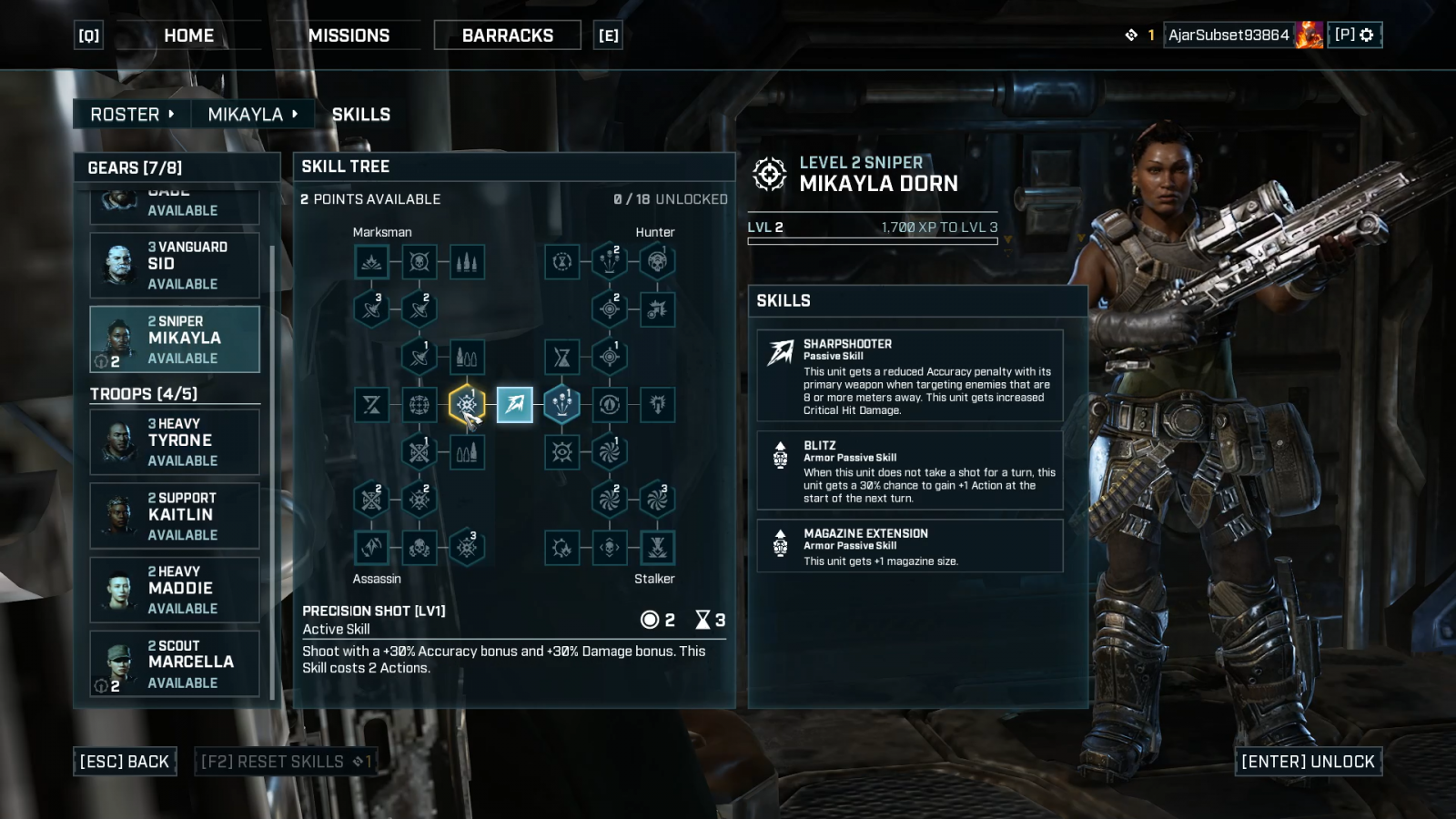1456x819 pixels.
Task: Select Sniper Mikayla in the gears list
Action: point(175,339)
